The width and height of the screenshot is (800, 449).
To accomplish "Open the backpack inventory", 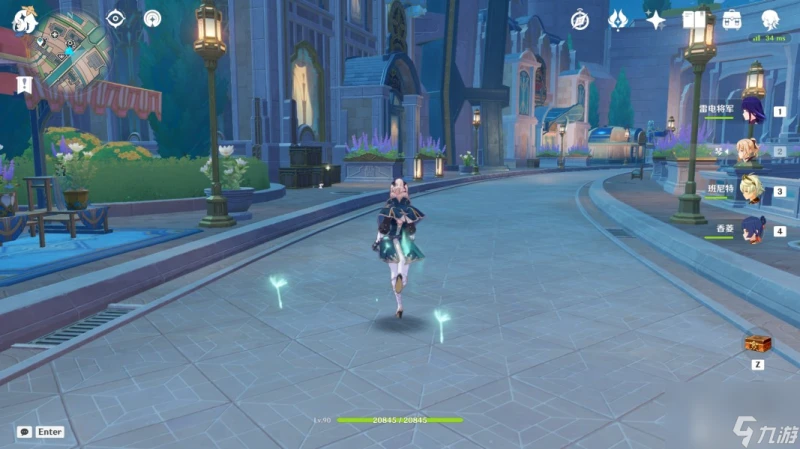I will (x=732, y=19).
